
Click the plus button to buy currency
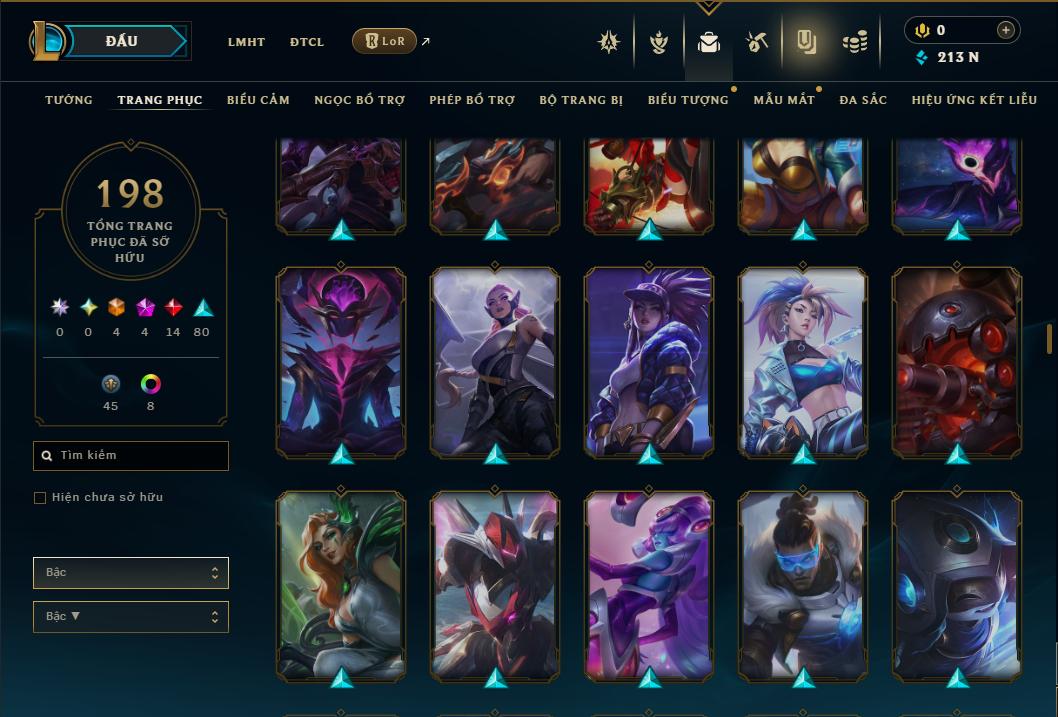(1005, 30)
